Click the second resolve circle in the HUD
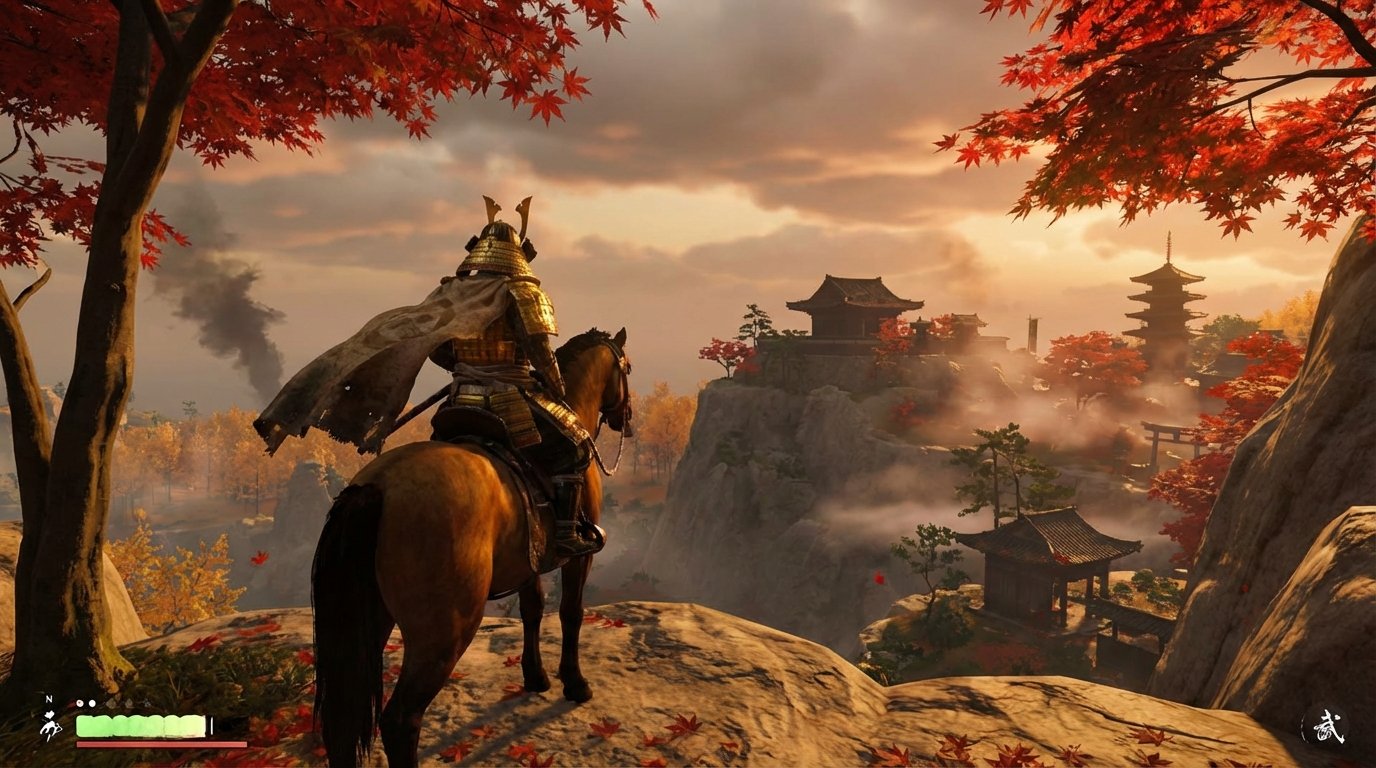 (92, 703)
